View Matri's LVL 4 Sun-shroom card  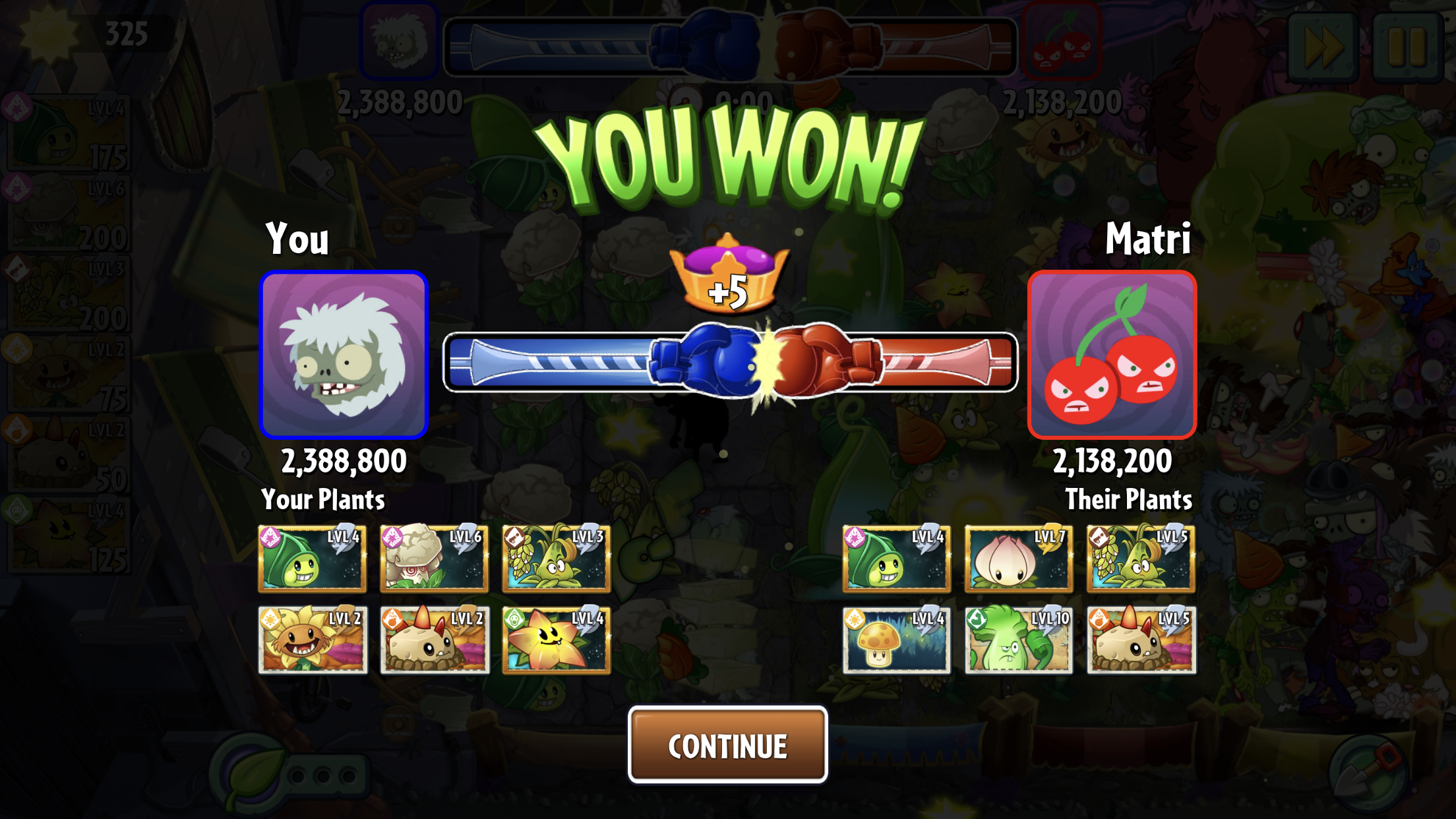(896, 639)
